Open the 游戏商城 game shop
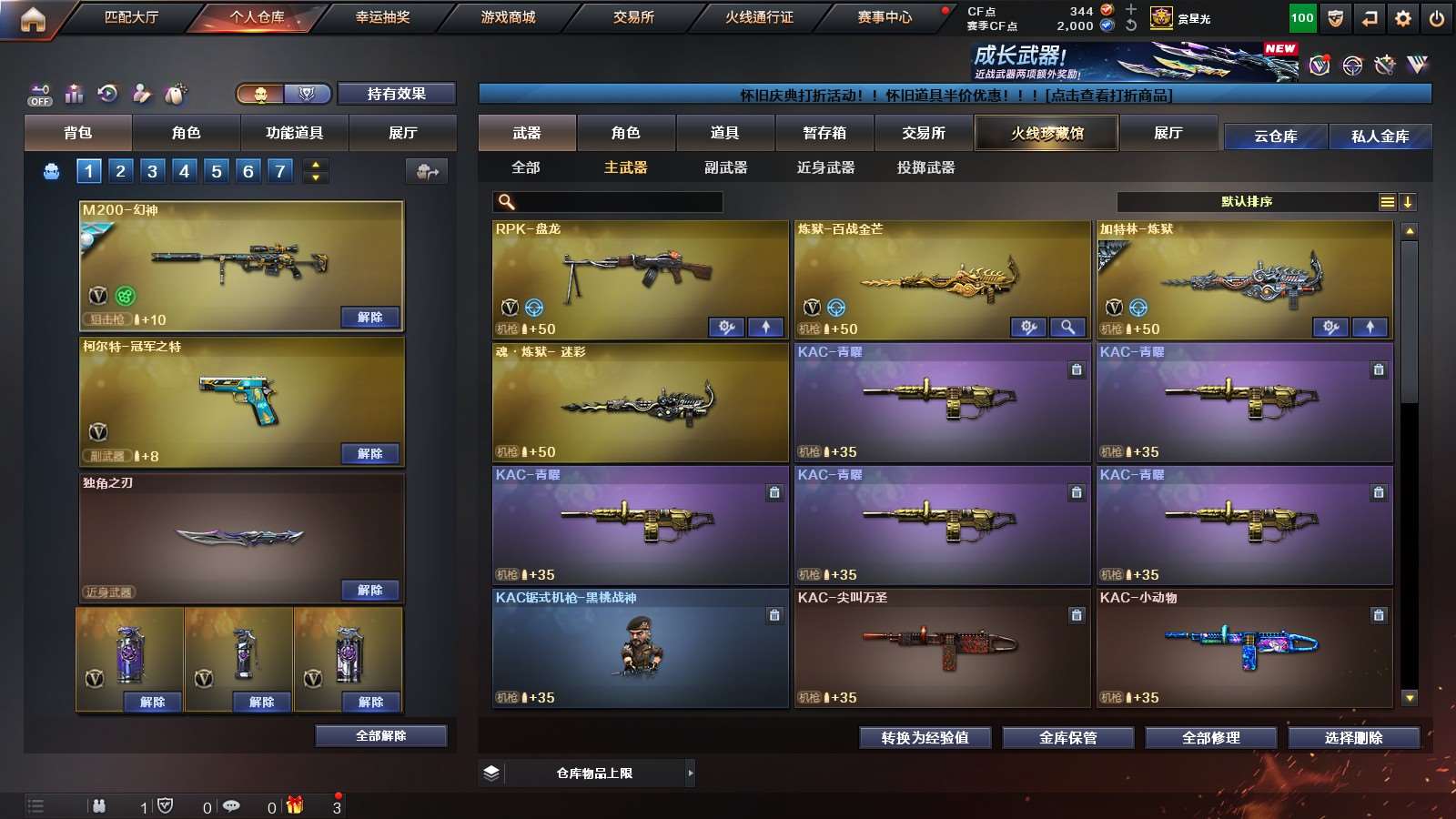Screen dimensions: 1456x819 [508, 17]
